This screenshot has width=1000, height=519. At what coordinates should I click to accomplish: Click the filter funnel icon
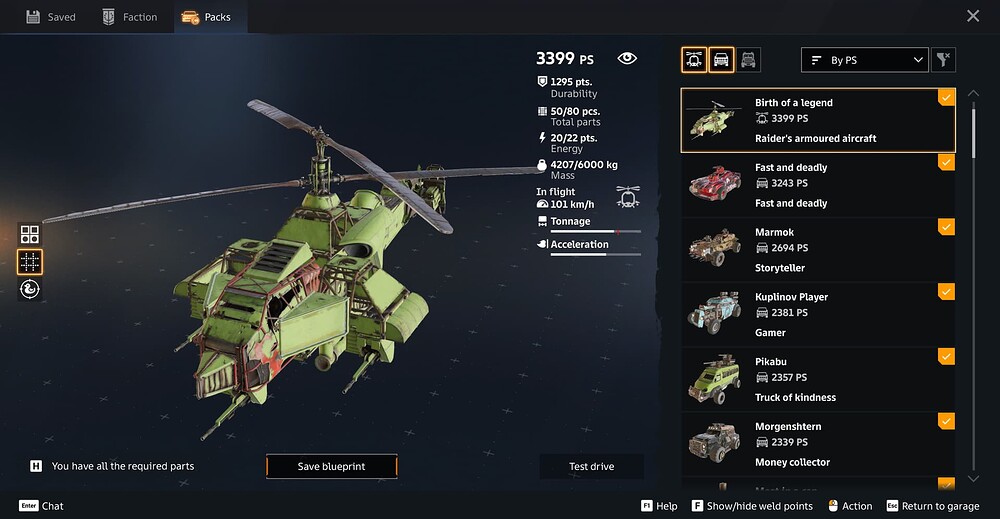tap(943, 60)
